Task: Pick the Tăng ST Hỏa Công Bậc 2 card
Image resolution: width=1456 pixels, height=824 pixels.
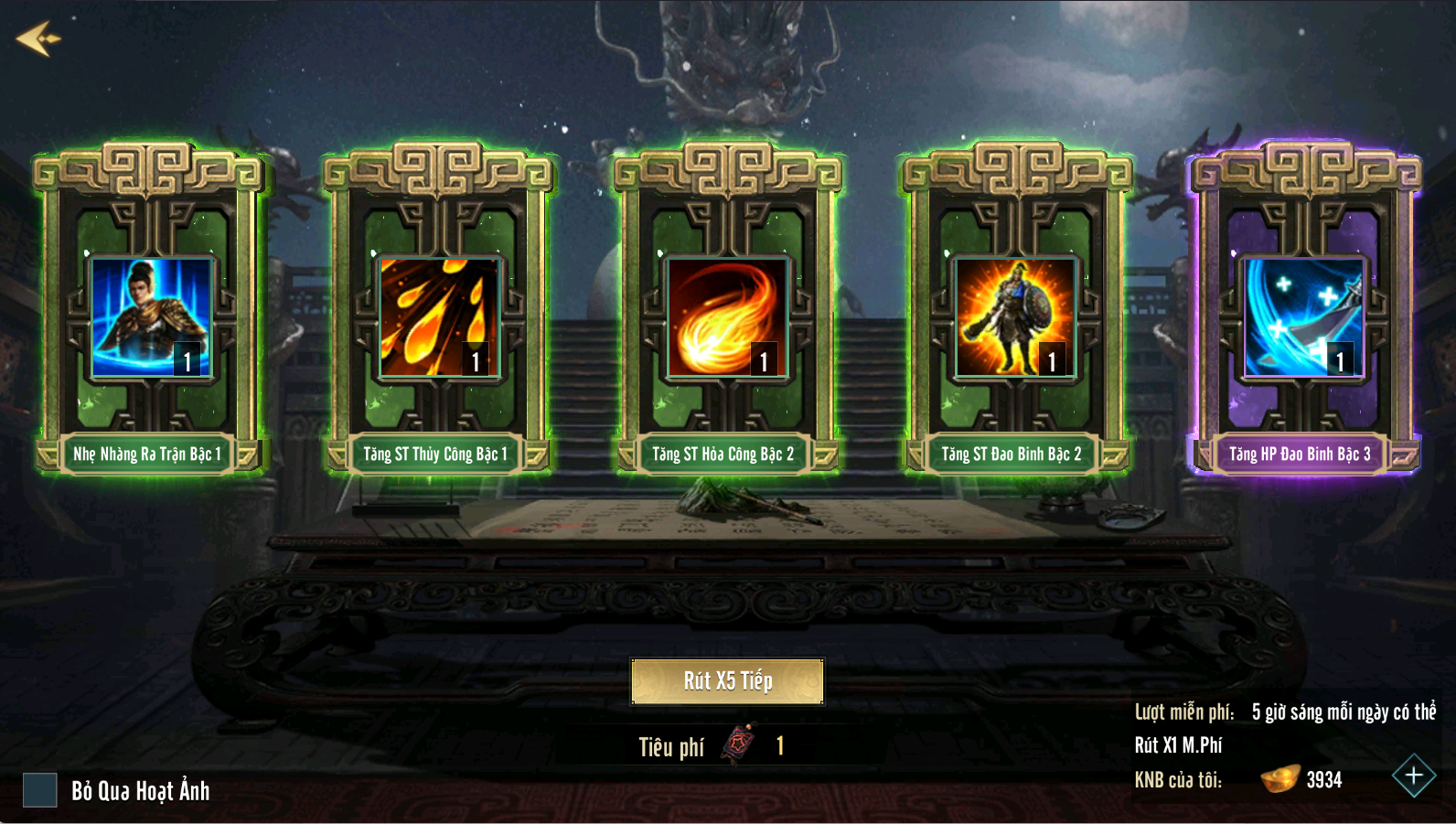Action: coord(727,317)
